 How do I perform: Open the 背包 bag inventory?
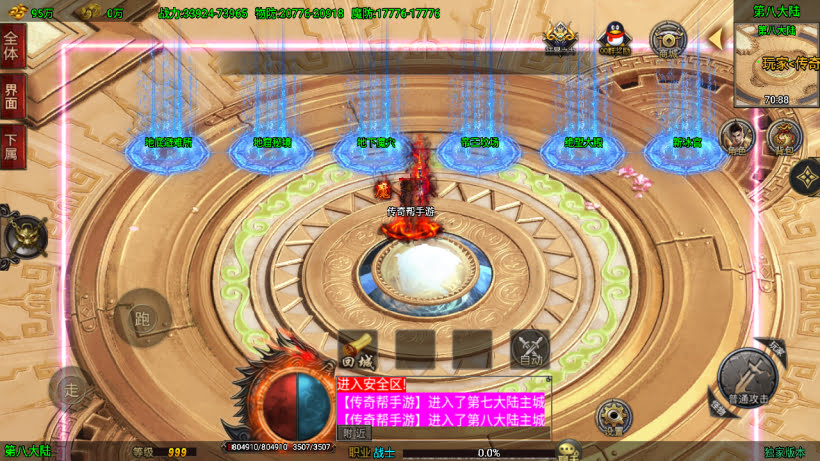pyautogui.click(x=784, y=137)
